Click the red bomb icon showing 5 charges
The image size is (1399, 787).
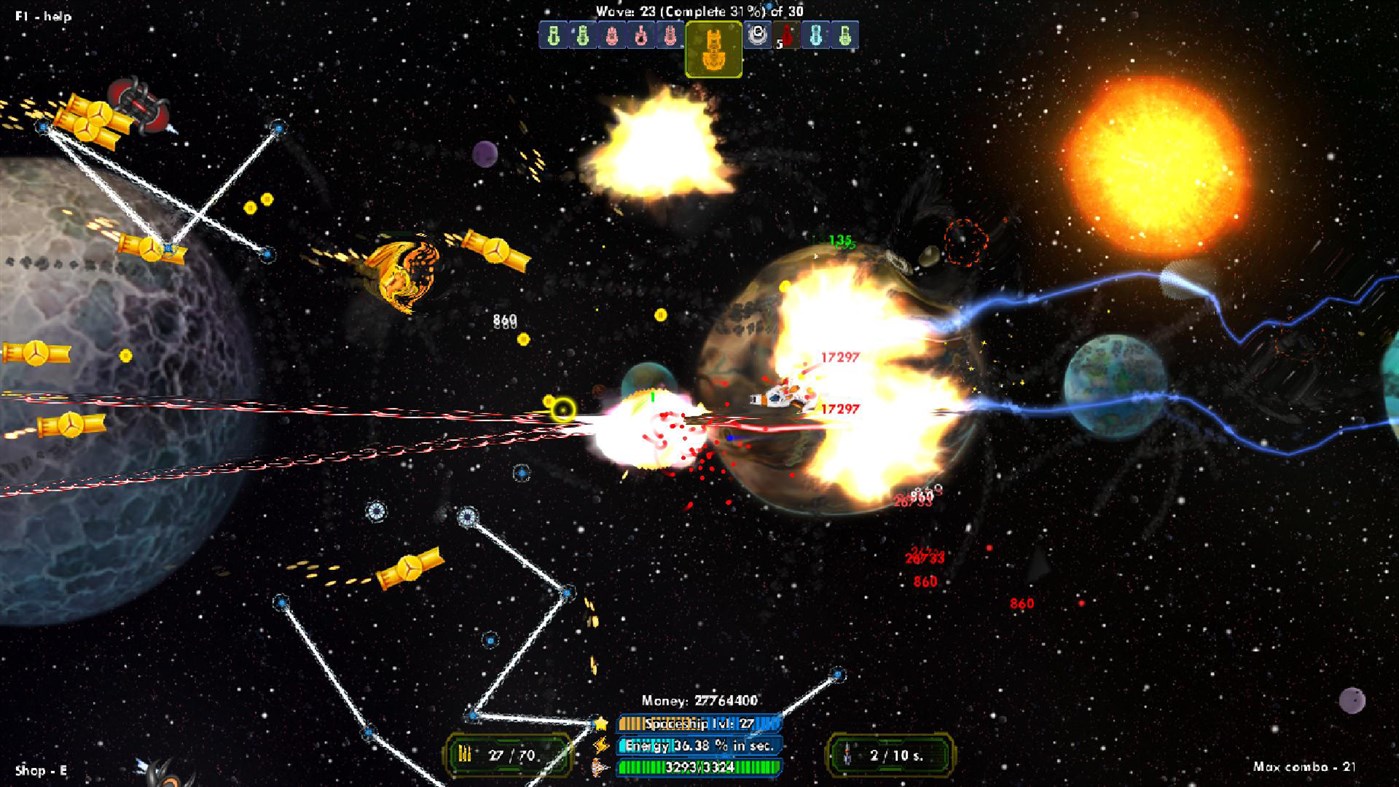pos(788,36)
